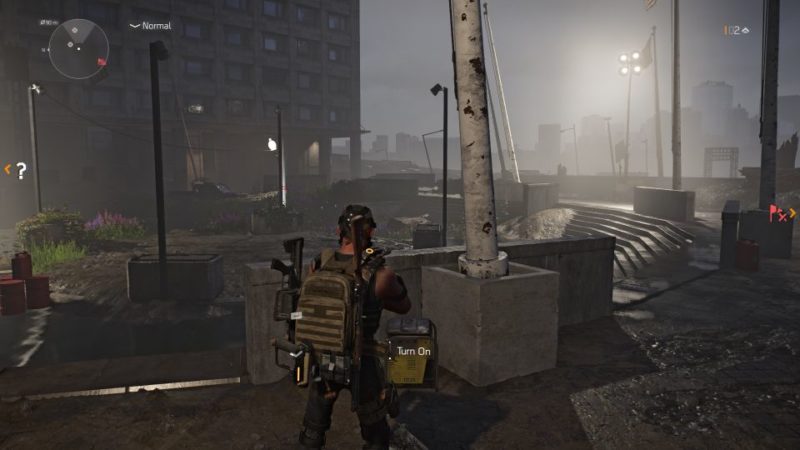Image resolution: width=800 pixels, height=450 pixels.
Task: Choose the Turn On interaction prompt
Action: point(413,351)
